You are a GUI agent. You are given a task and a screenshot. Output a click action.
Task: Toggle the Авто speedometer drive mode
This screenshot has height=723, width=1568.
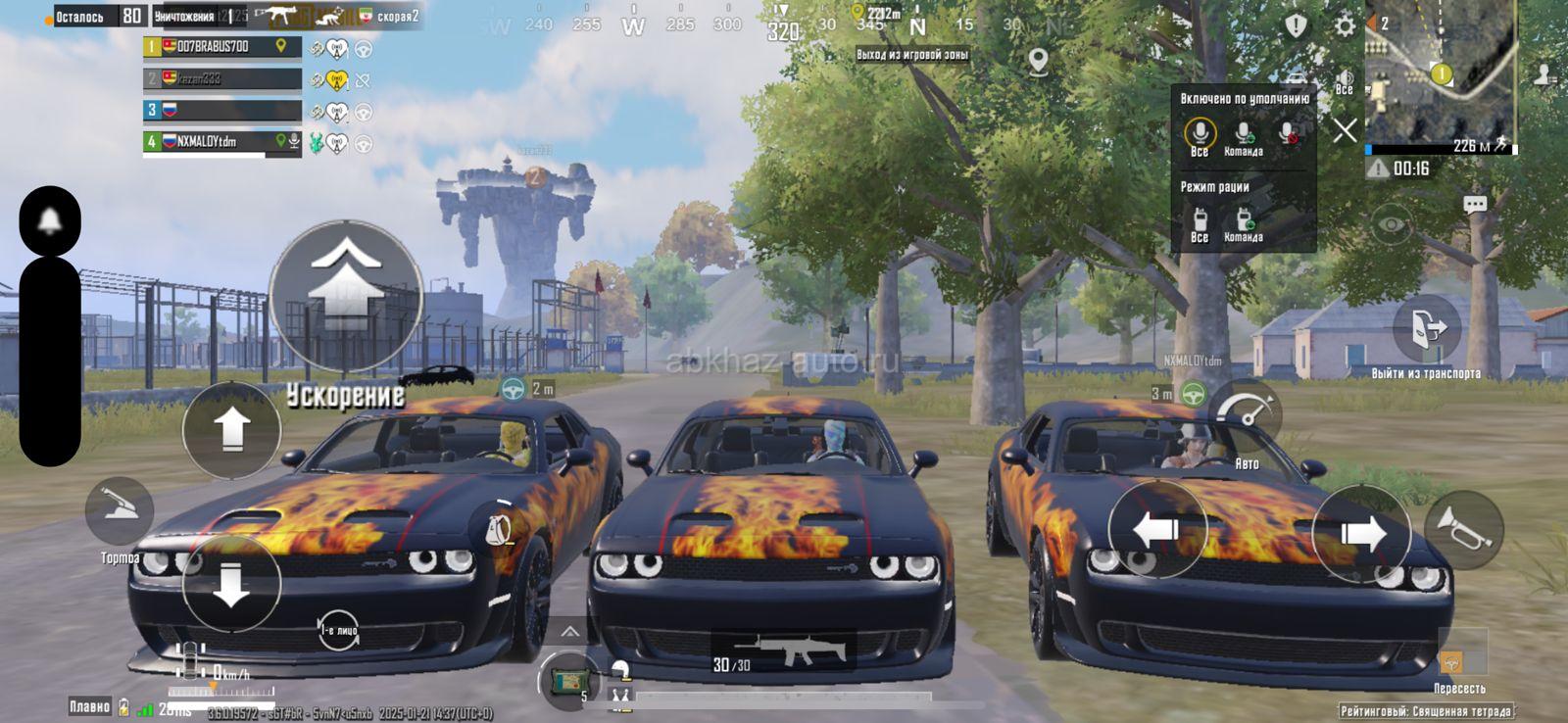pyautogui.click(x=1246, y=416)
